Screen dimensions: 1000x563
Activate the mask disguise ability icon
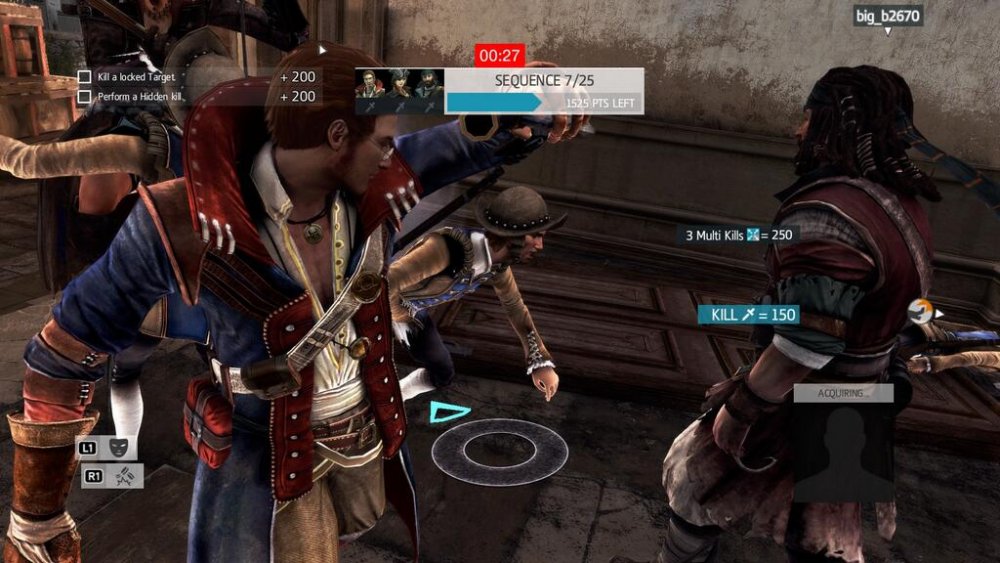(x=119, y=448)
